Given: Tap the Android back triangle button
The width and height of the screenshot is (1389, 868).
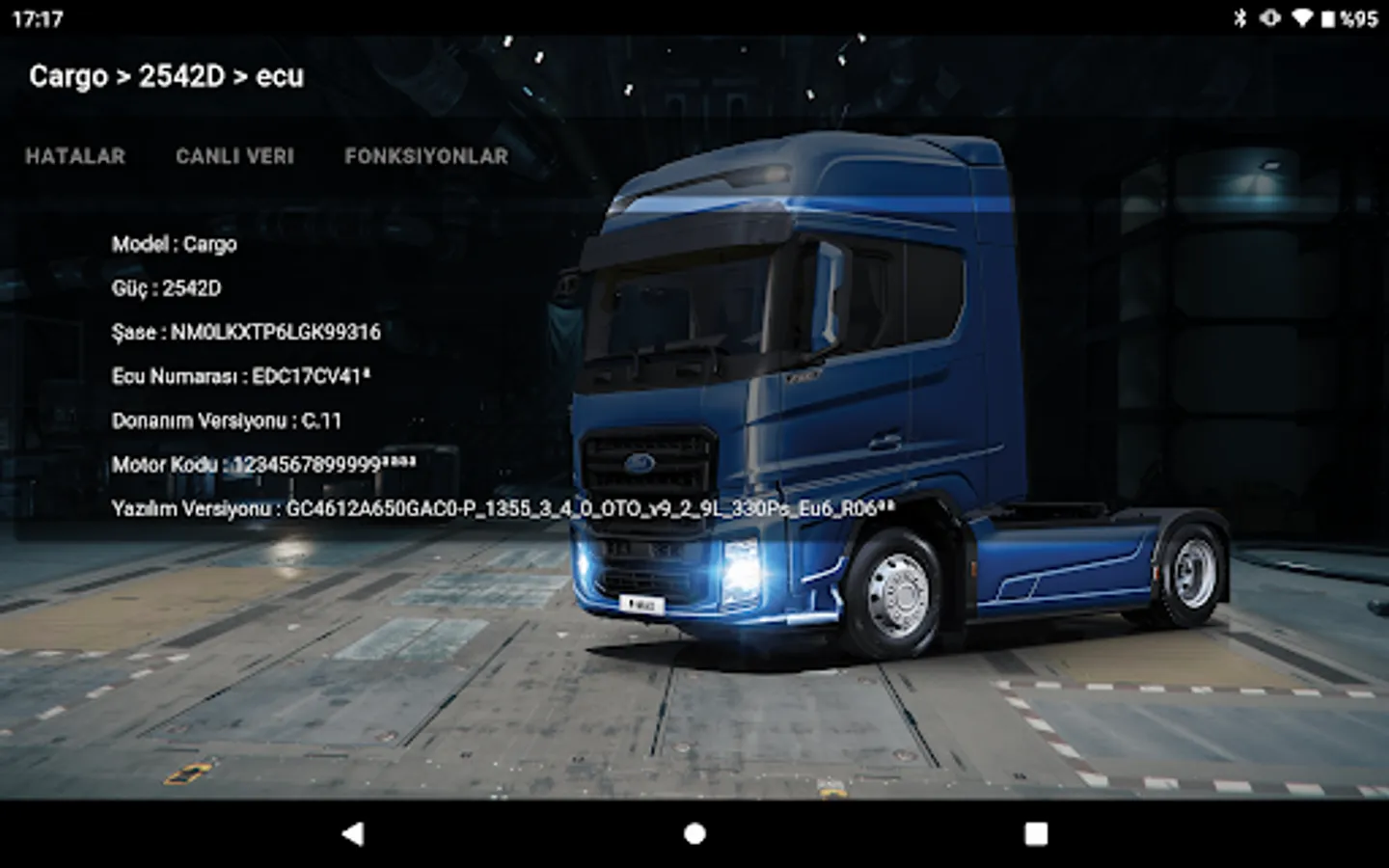Looking at the screenshot, I should coord(353,834).
